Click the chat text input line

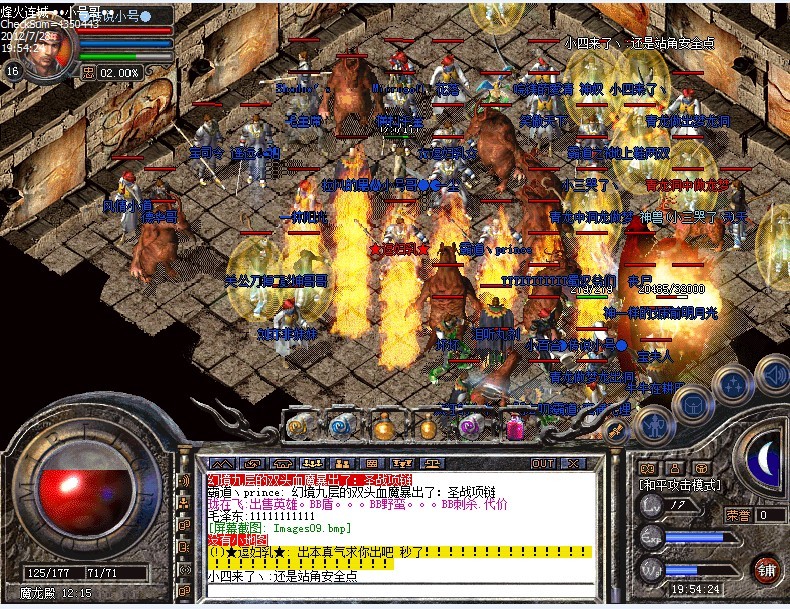tap(400, 592)
